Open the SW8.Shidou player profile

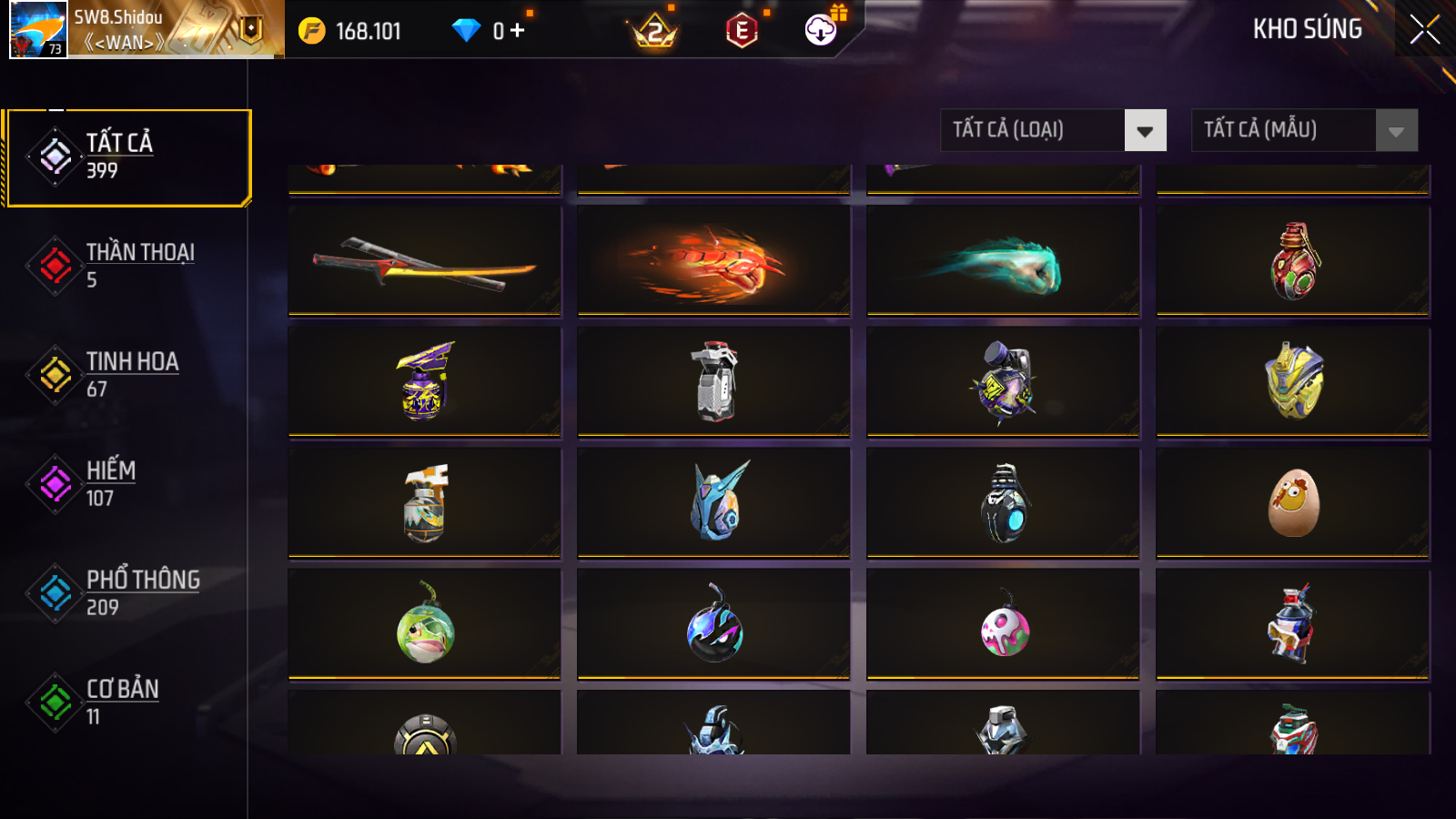coord(38,29)
